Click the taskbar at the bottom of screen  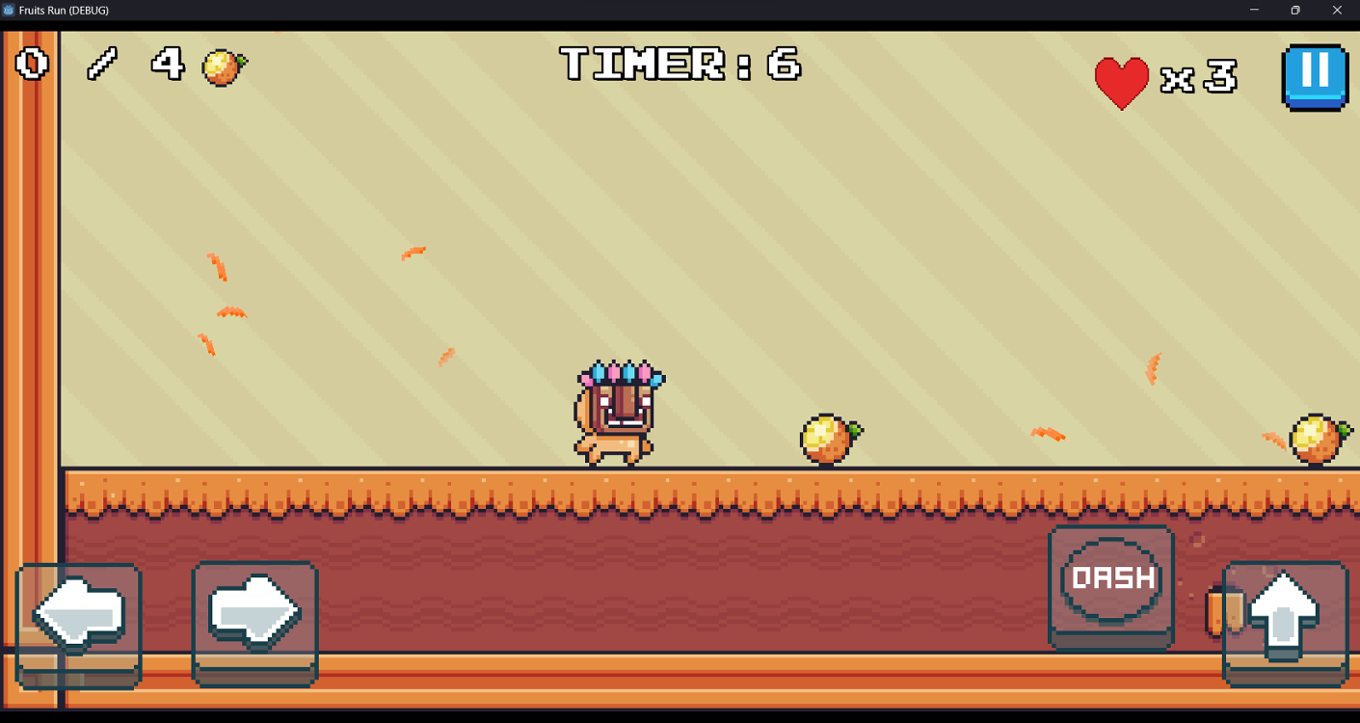[680, 716]
